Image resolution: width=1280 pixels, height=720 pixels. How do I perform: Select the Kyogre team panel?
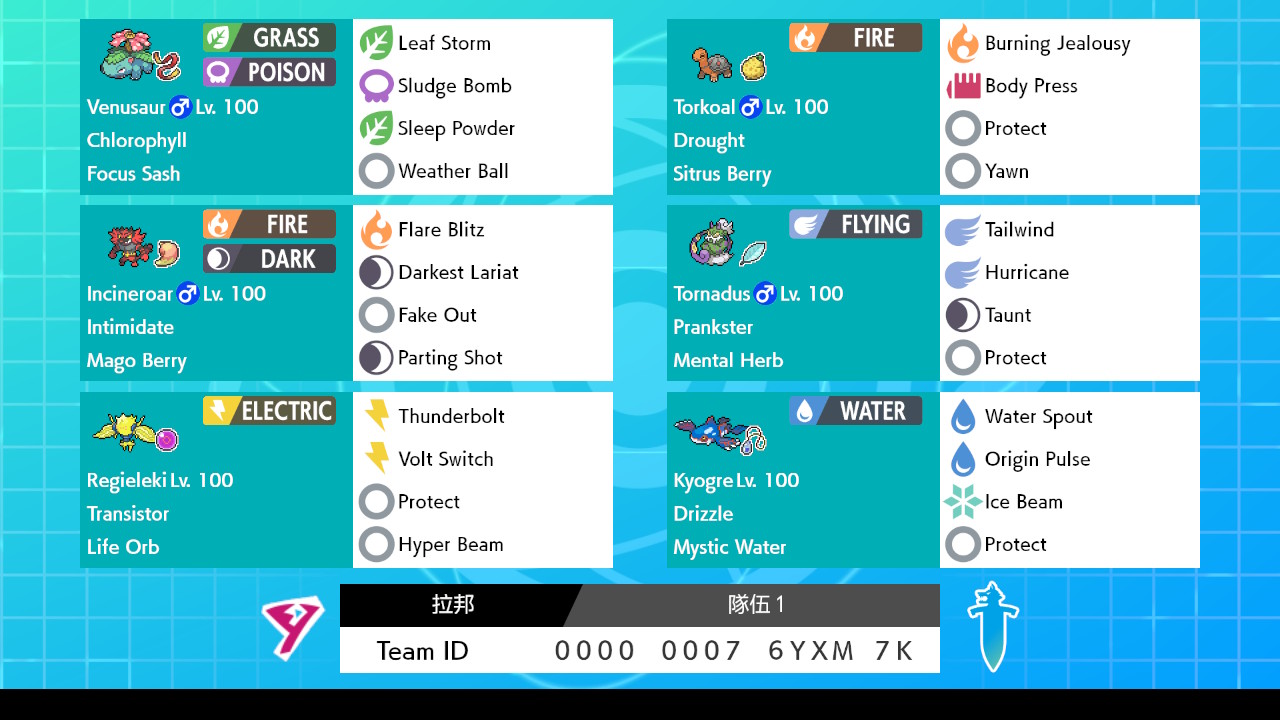tap(803, 480)
